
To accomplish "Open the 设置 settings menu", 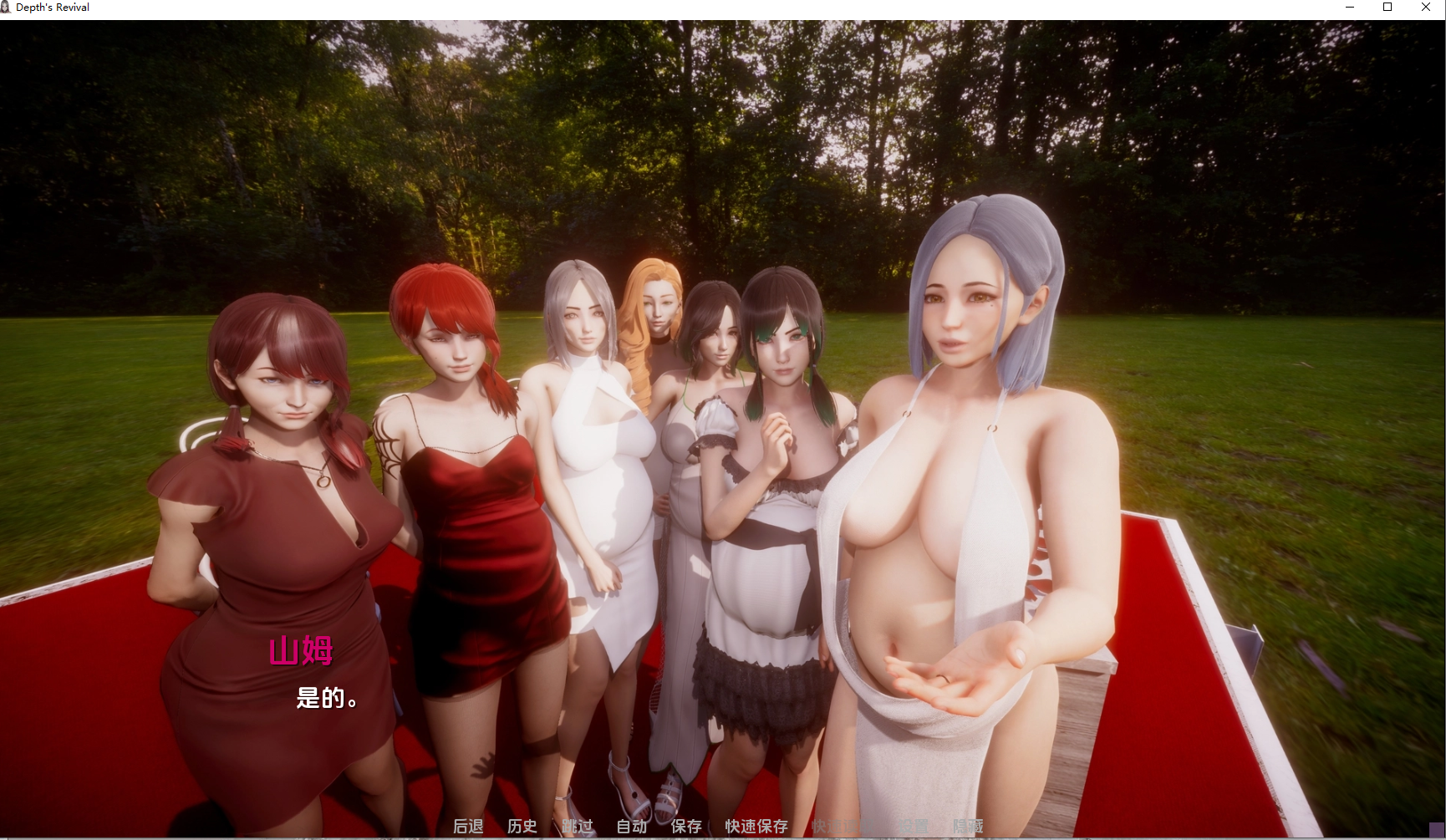I will point(914,827).
